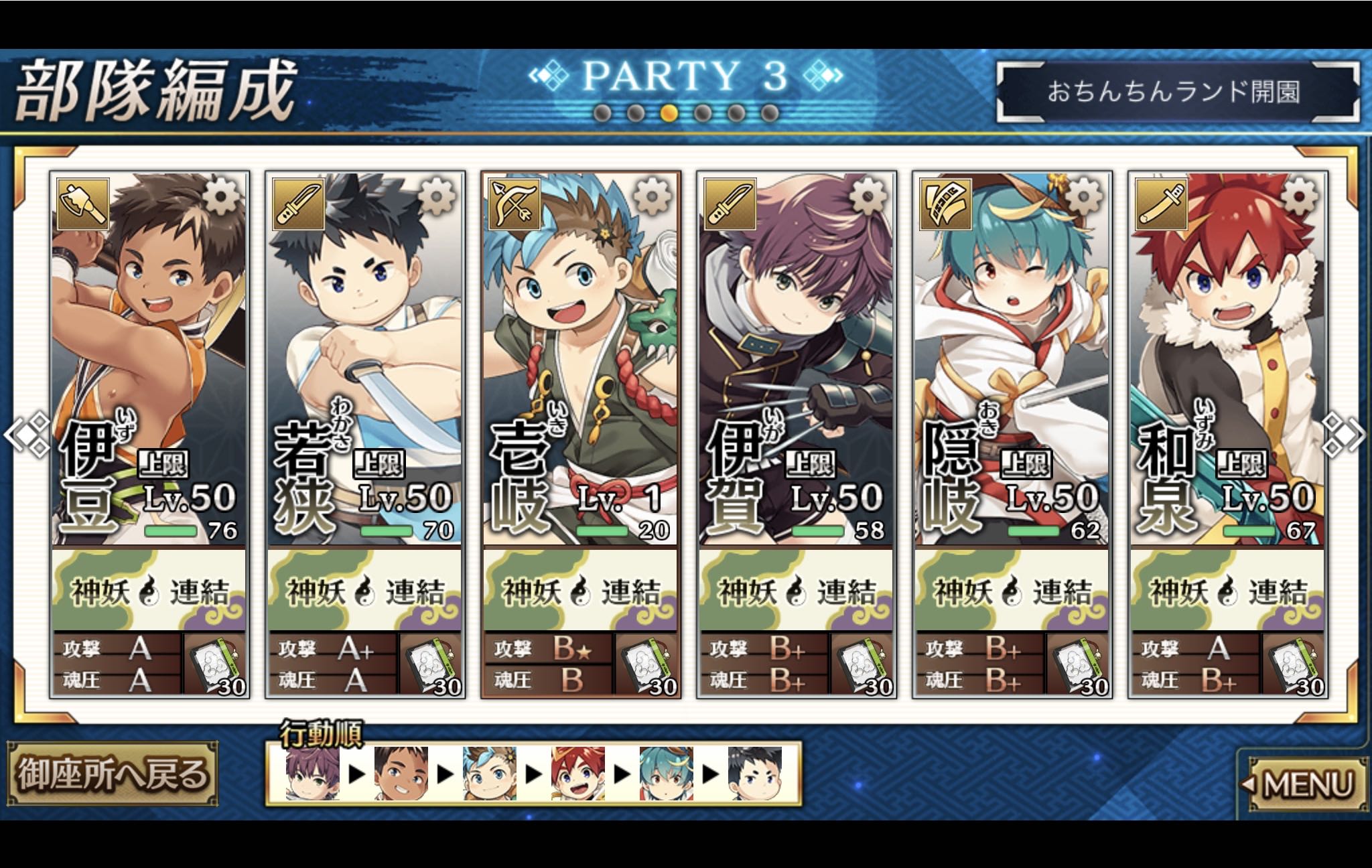Pick the 伊賀 (Iga) character card
Image resolution: width=1372 pixels, height=868 pixels.
pos(796,362)
